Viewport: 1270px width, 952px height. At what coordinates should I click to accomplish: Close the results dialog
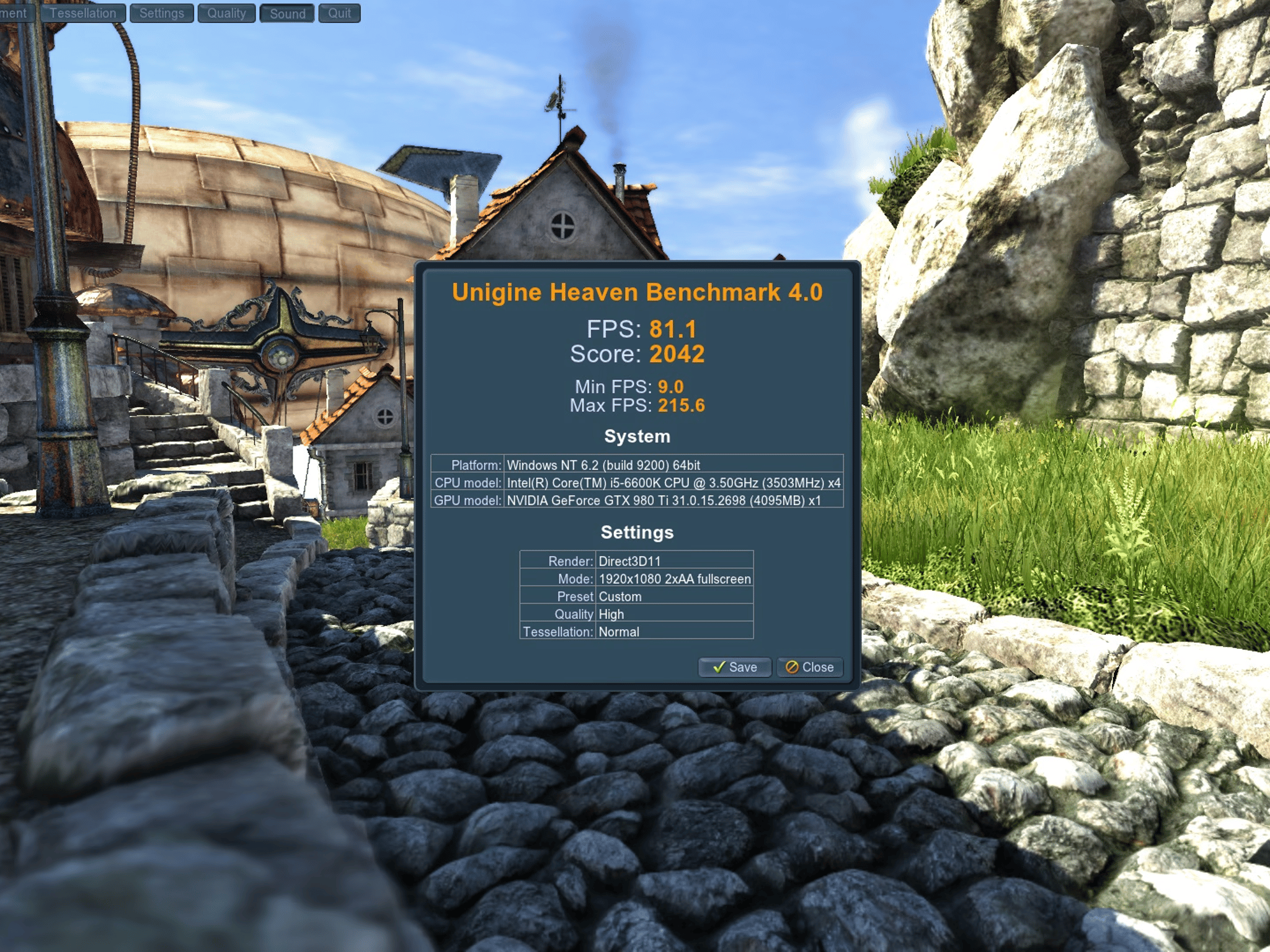(x=809, y=668)
